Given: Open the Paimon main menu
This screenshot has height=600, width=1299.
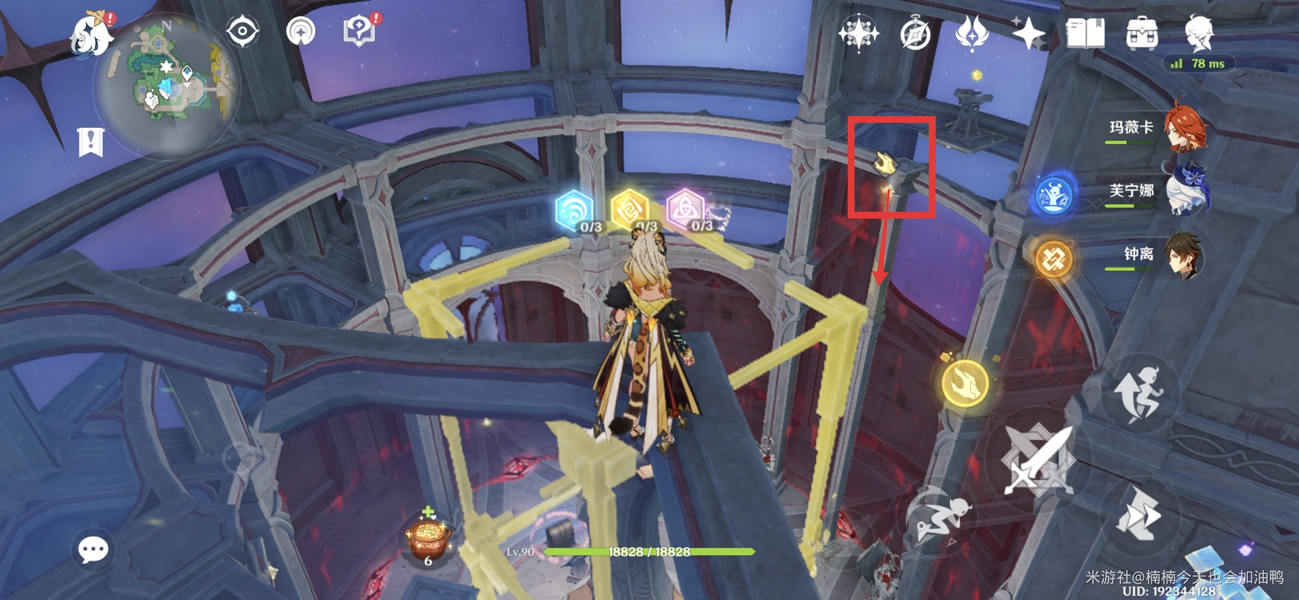Looking at the screenshot, I should [91, 35].
